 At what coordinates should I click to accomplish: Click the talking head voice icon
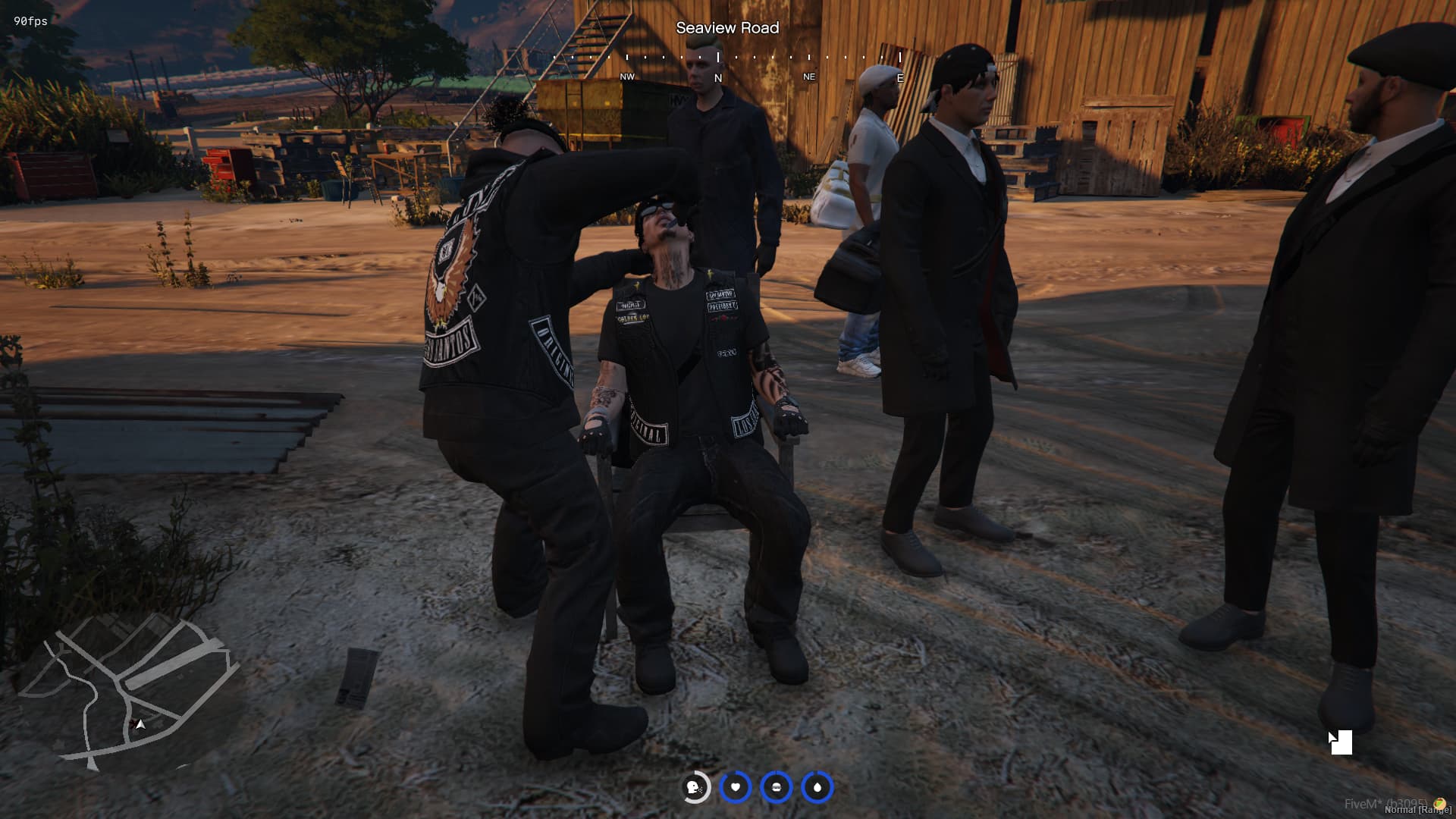tap(693, 787)
